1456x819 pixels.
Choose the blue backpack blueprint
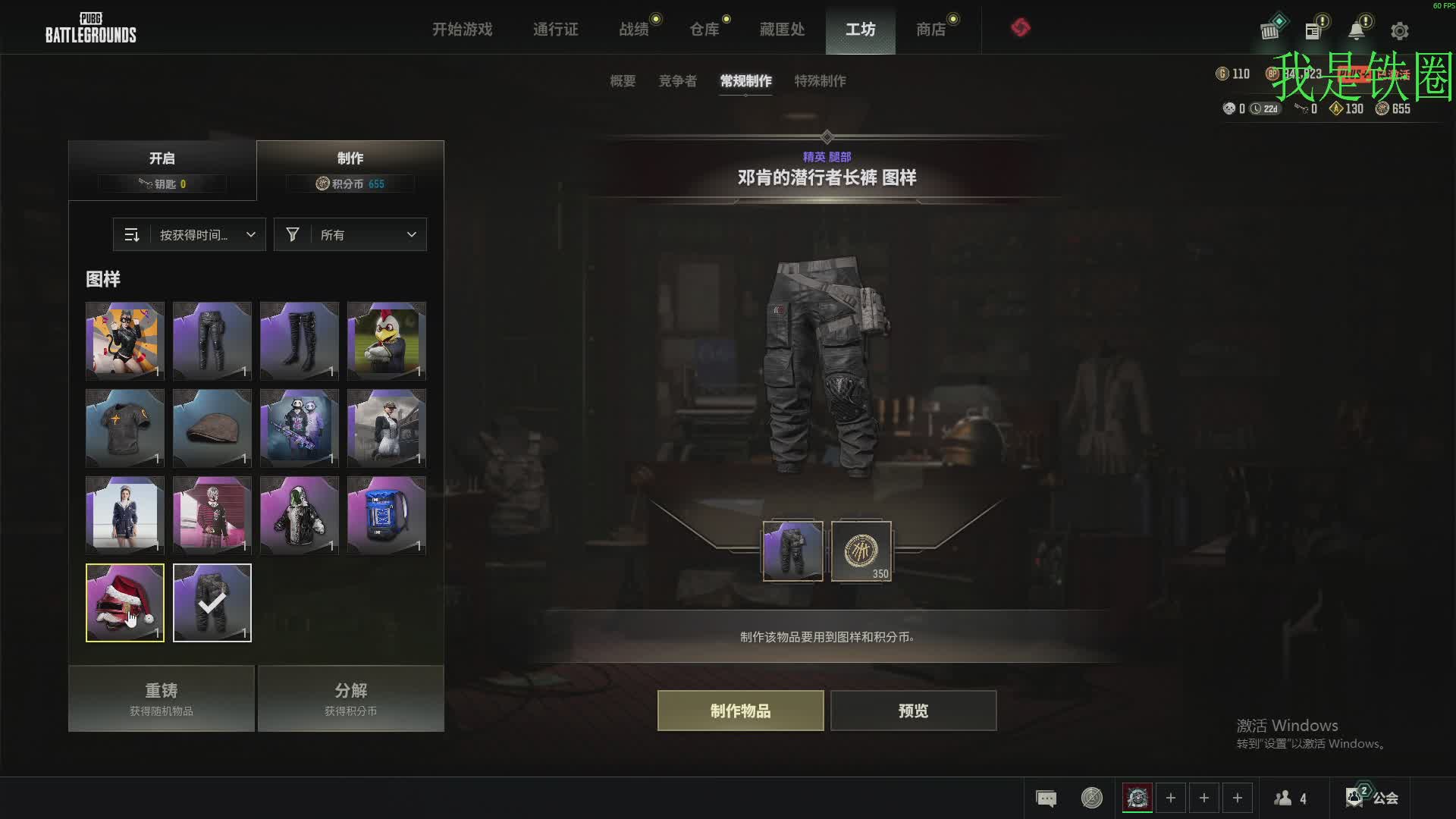387,516
